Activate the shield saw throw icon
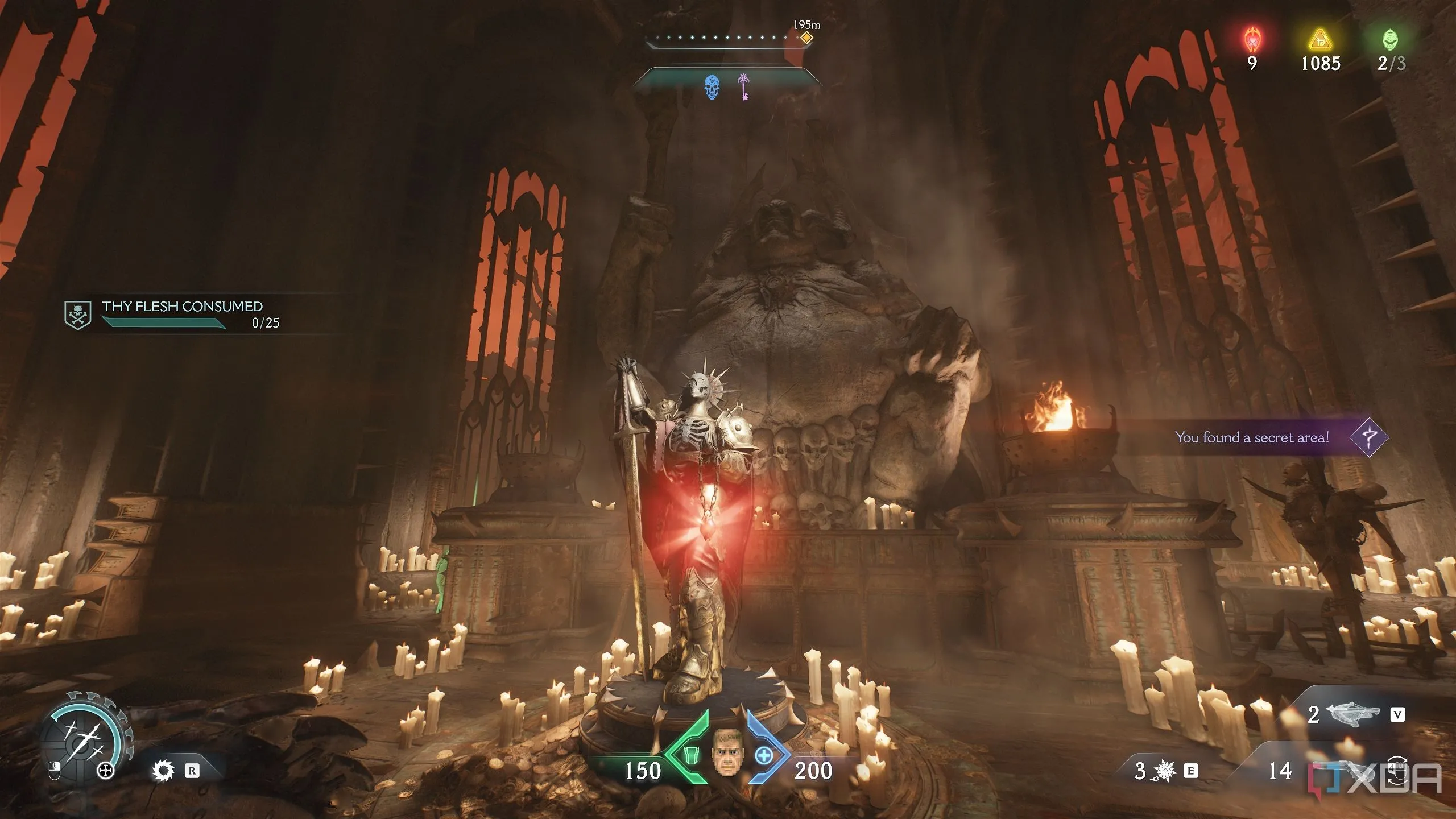Viewport: 1456px width, 819px height. coord(163,771)
